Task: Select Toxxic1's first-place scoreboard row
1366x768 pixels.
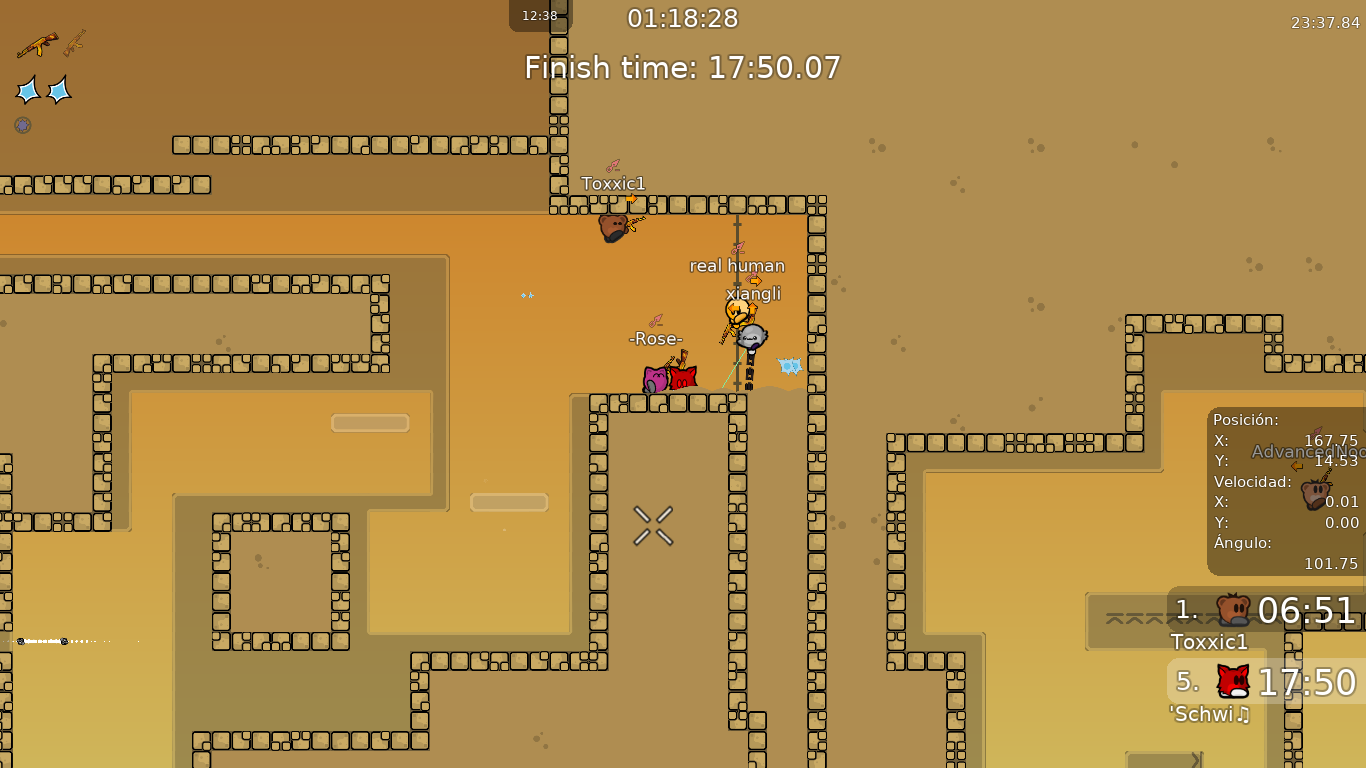Action: (1266, 610)
